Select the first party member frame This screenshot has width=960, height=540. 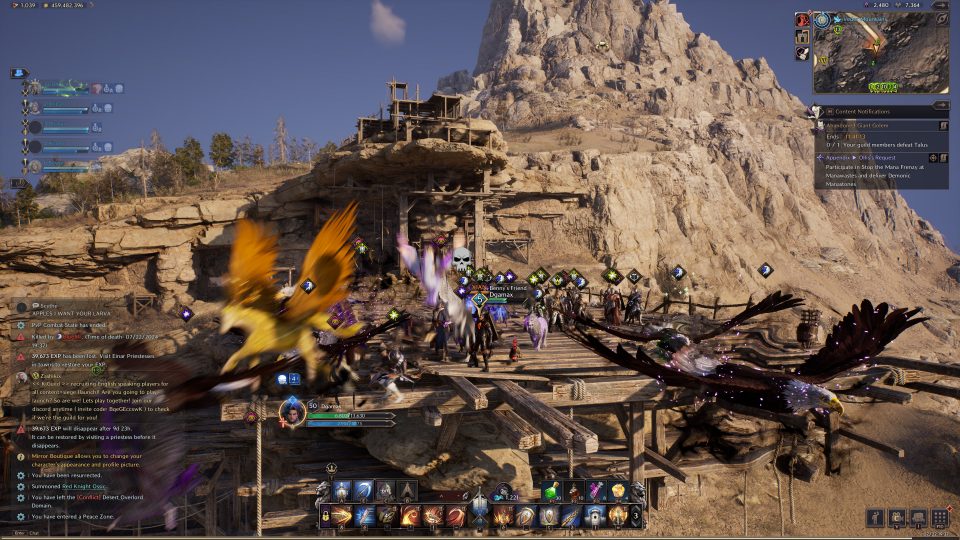65,89
